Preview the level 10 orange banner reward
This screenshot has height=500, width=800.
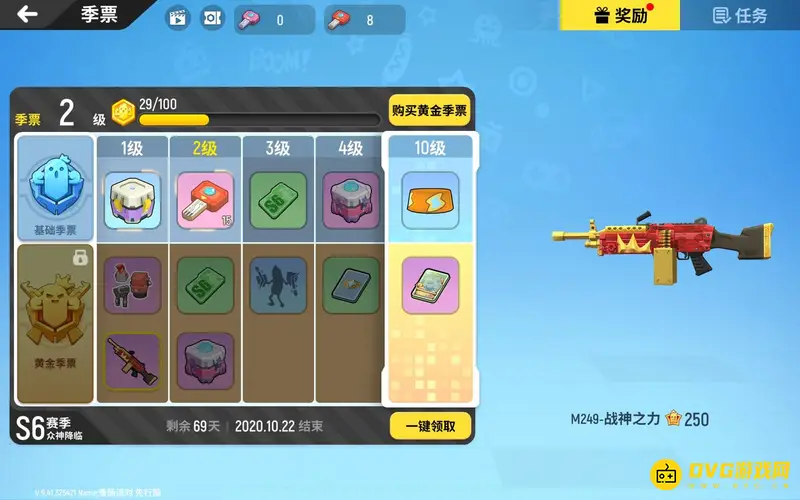[x=430, y=199]
